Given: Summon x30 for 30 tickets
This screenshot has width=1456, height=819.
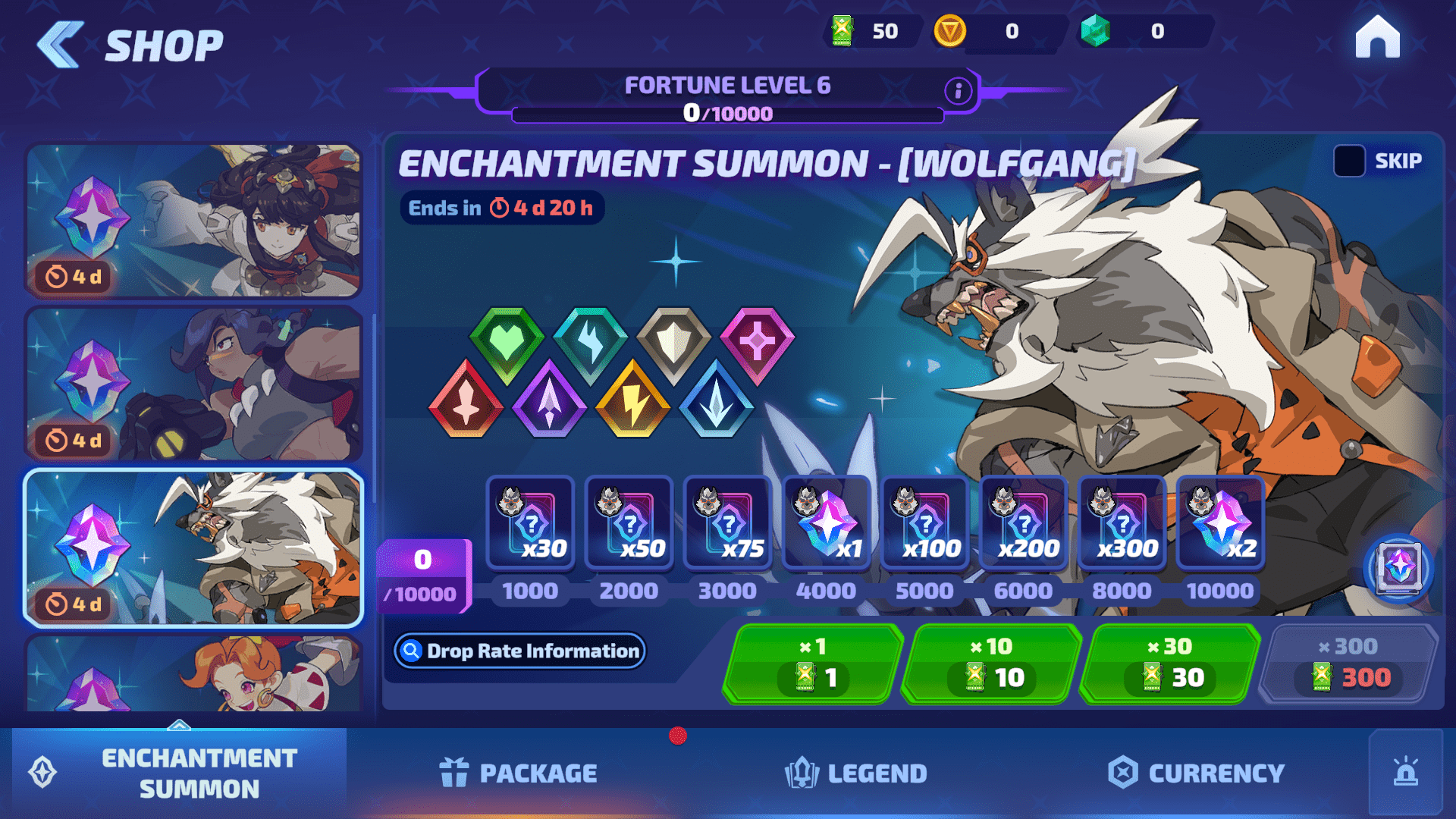Looking at the screenshot, I should pyautogui.click(x=1169, y=664).
